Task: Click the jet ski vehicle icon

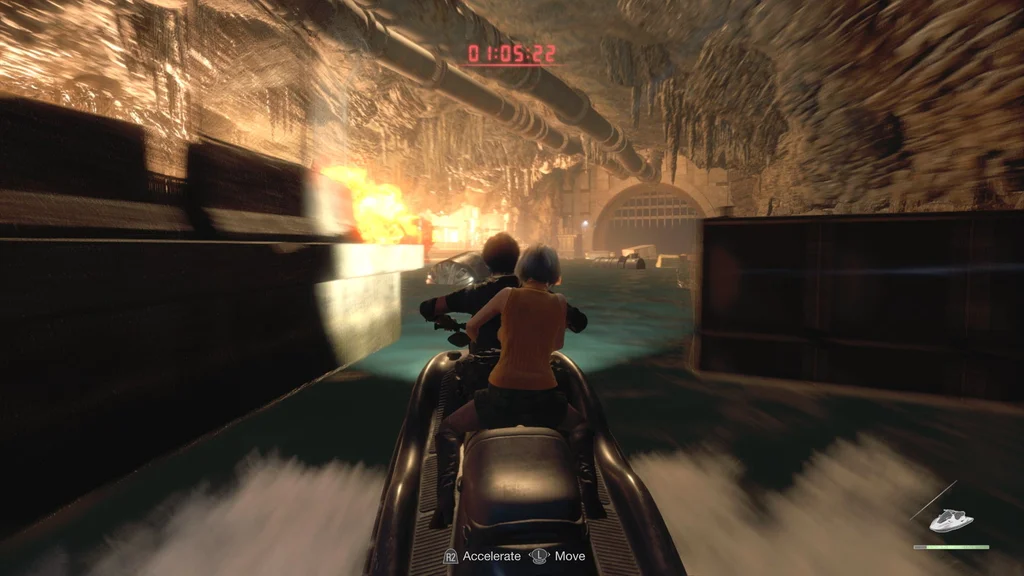Action: (x=950, y=520)
